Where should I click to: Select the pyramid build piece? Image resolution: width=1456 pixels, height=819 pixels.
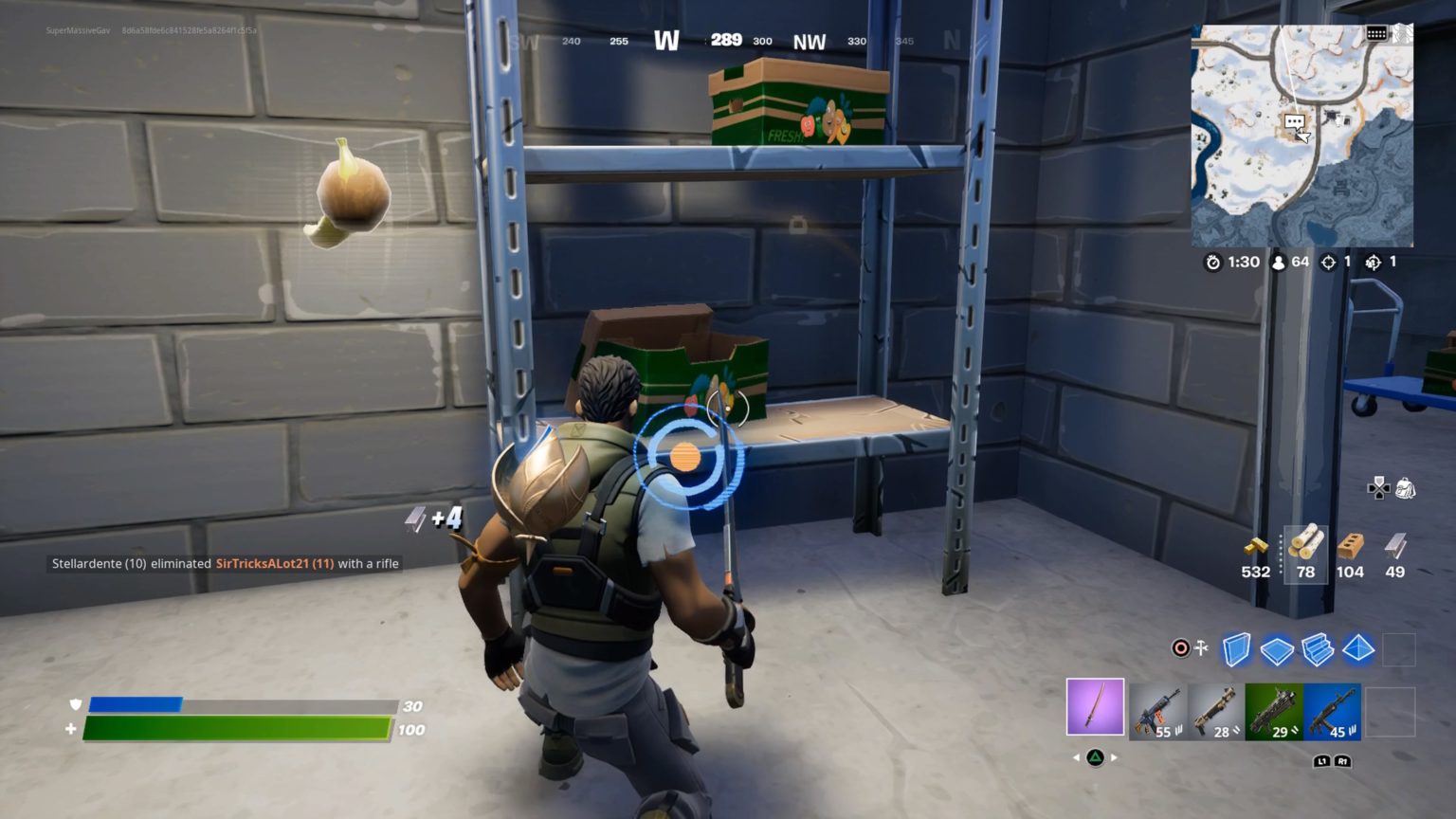pos(1356,649)
